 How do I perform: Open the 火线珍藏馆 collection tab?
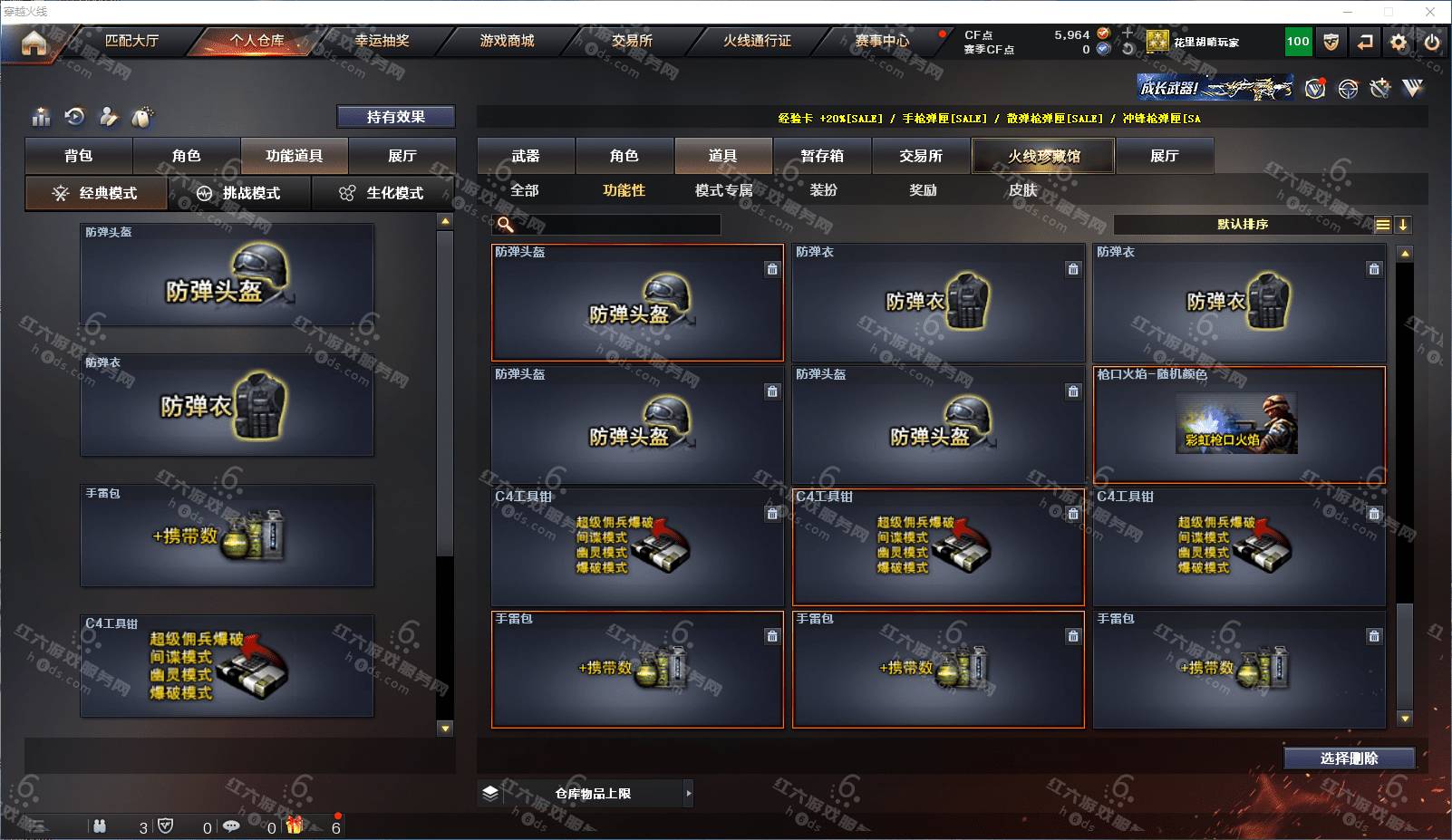(1043, 156)
